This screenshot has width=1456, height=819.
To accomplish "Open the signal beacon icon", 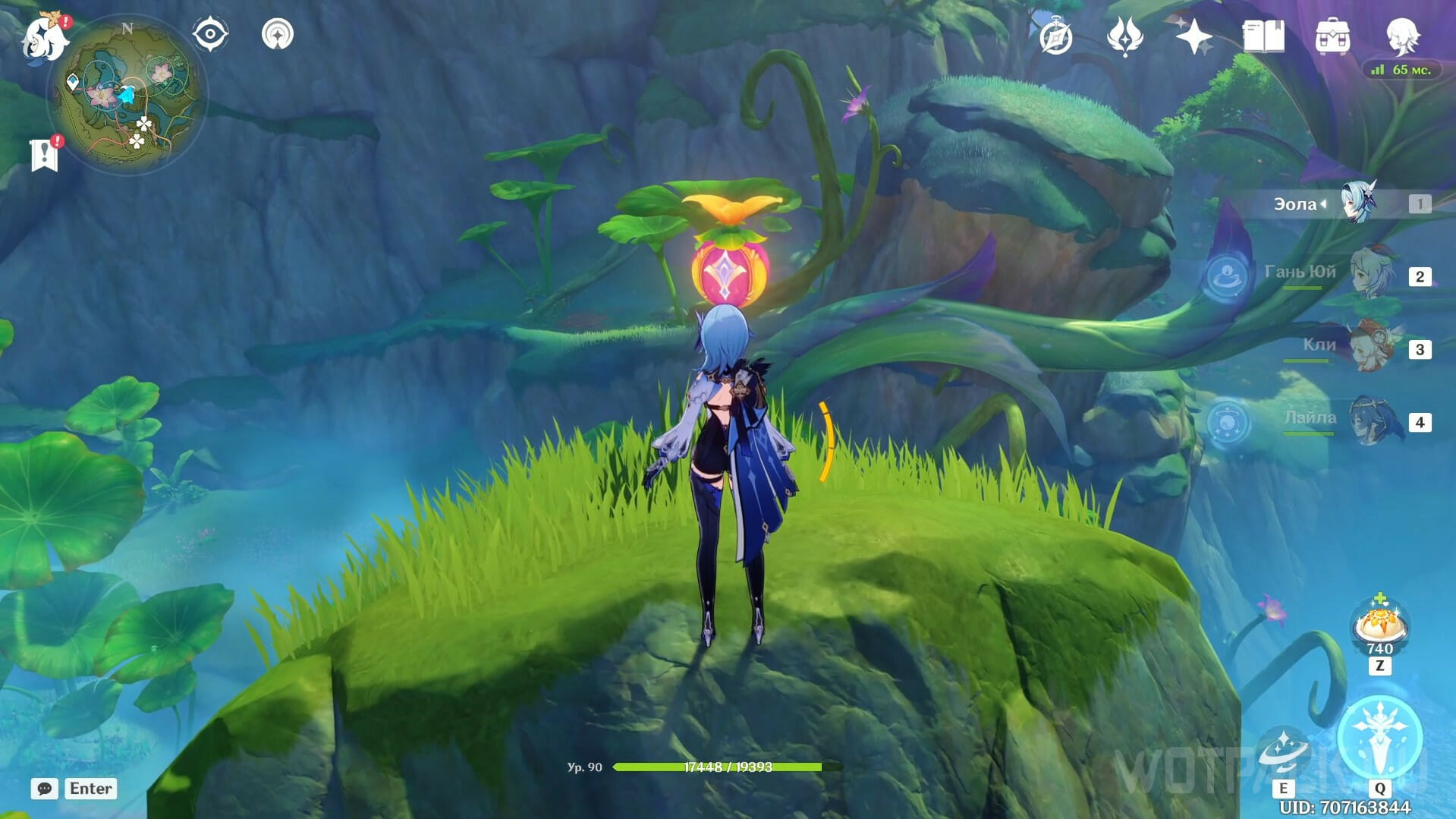I will 278,34.
